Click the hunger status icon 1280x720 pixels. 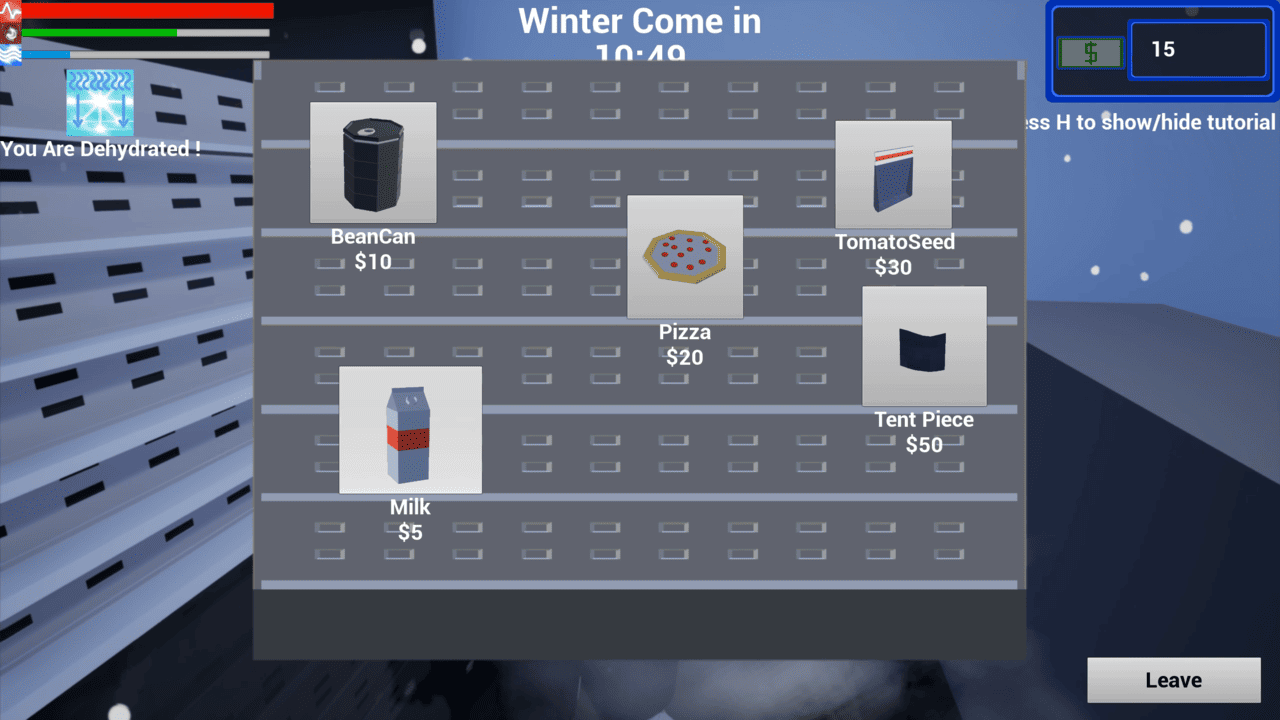tap(10, 32)
